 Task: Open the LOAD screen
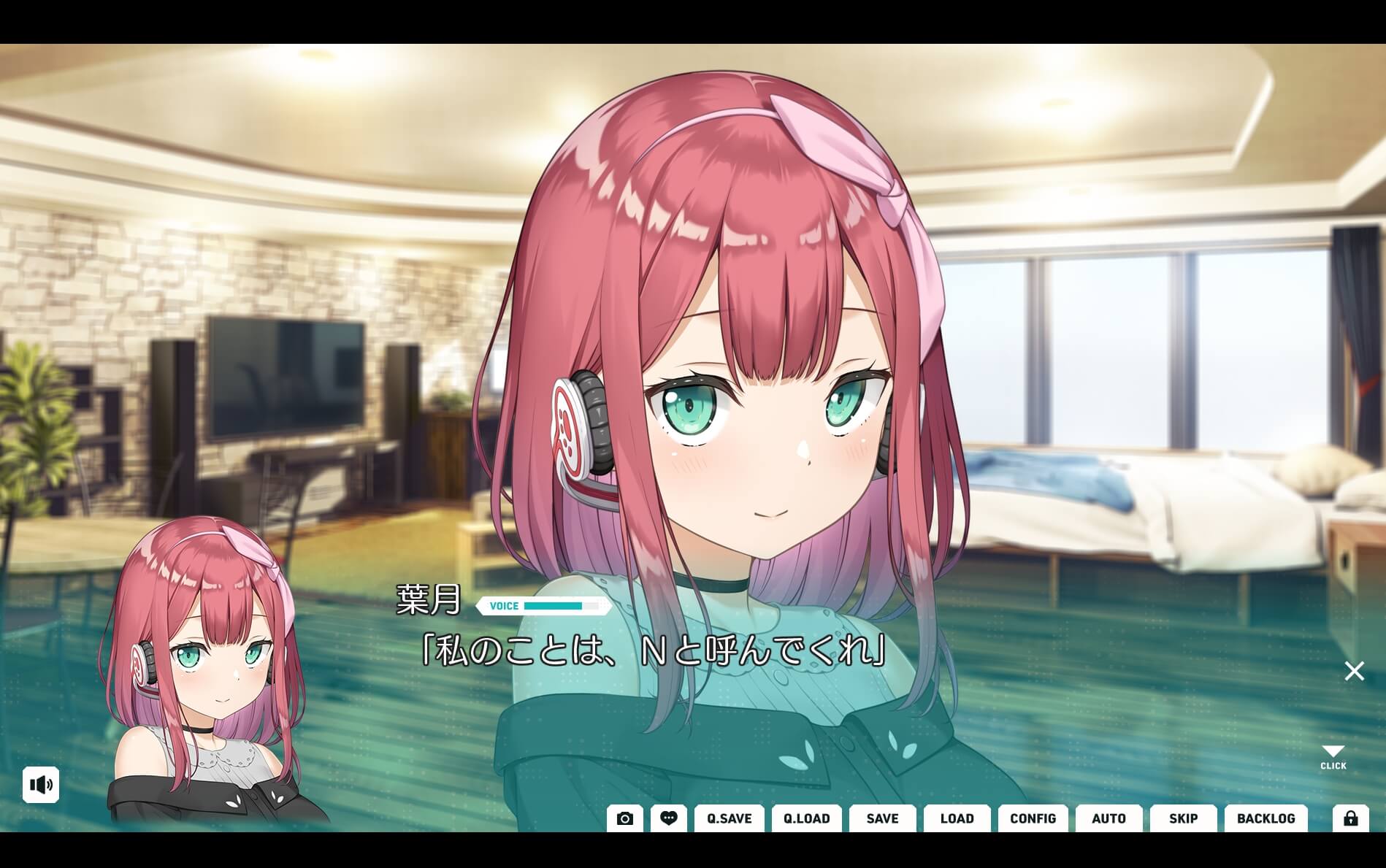[x=957, y=818]
